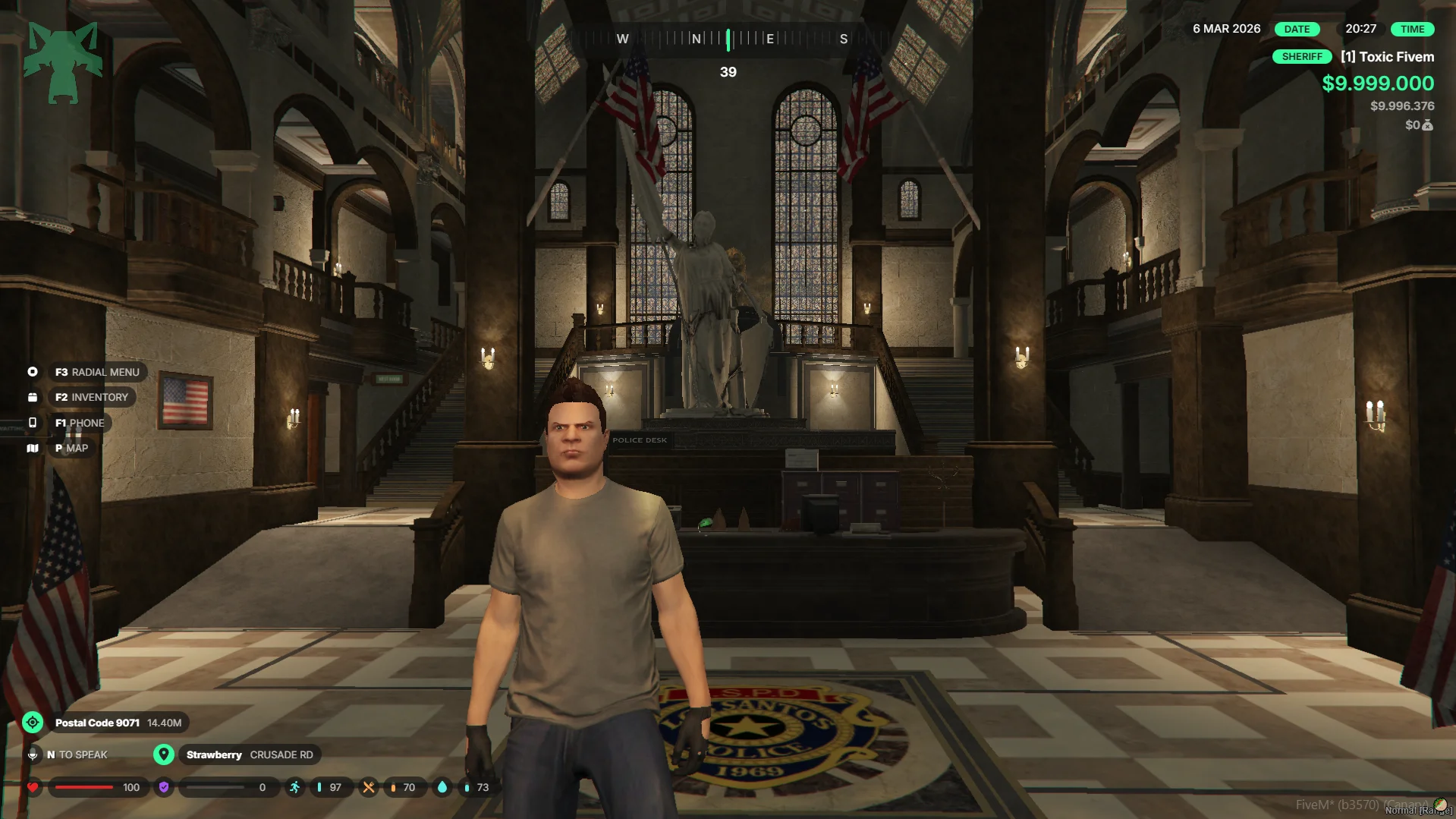Click the fork and knife hunger icon
Image resolution: width=1456 pixels, height=819 pixels.
(368, 787)
